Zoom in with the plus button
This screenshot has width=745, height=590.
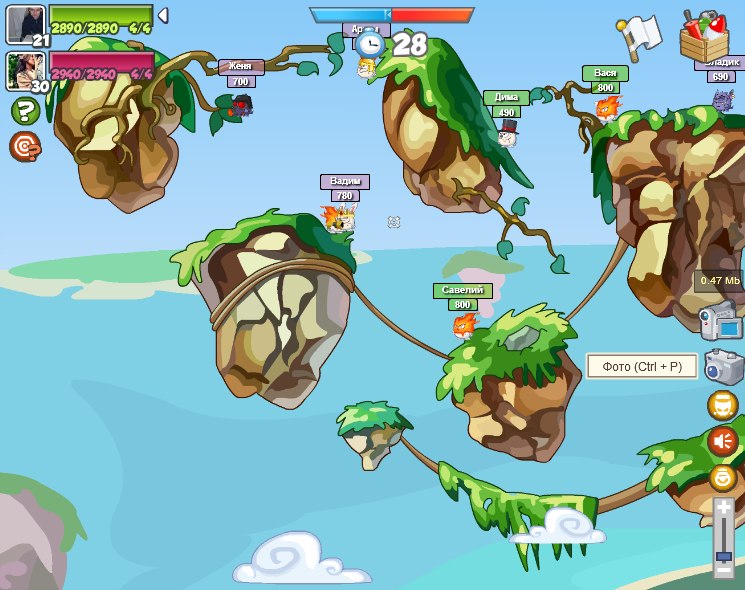tap(724, 509)
